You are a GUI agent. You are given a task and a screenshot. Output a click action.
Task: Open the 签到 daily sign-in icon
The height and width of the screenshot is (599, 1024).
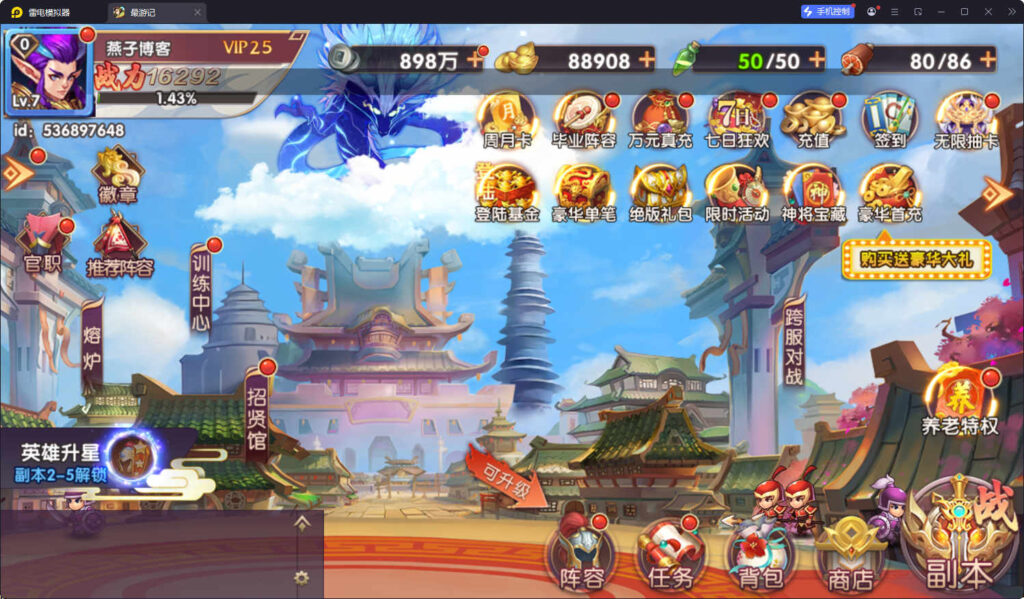pyautogui.click(x=889, y=120)
